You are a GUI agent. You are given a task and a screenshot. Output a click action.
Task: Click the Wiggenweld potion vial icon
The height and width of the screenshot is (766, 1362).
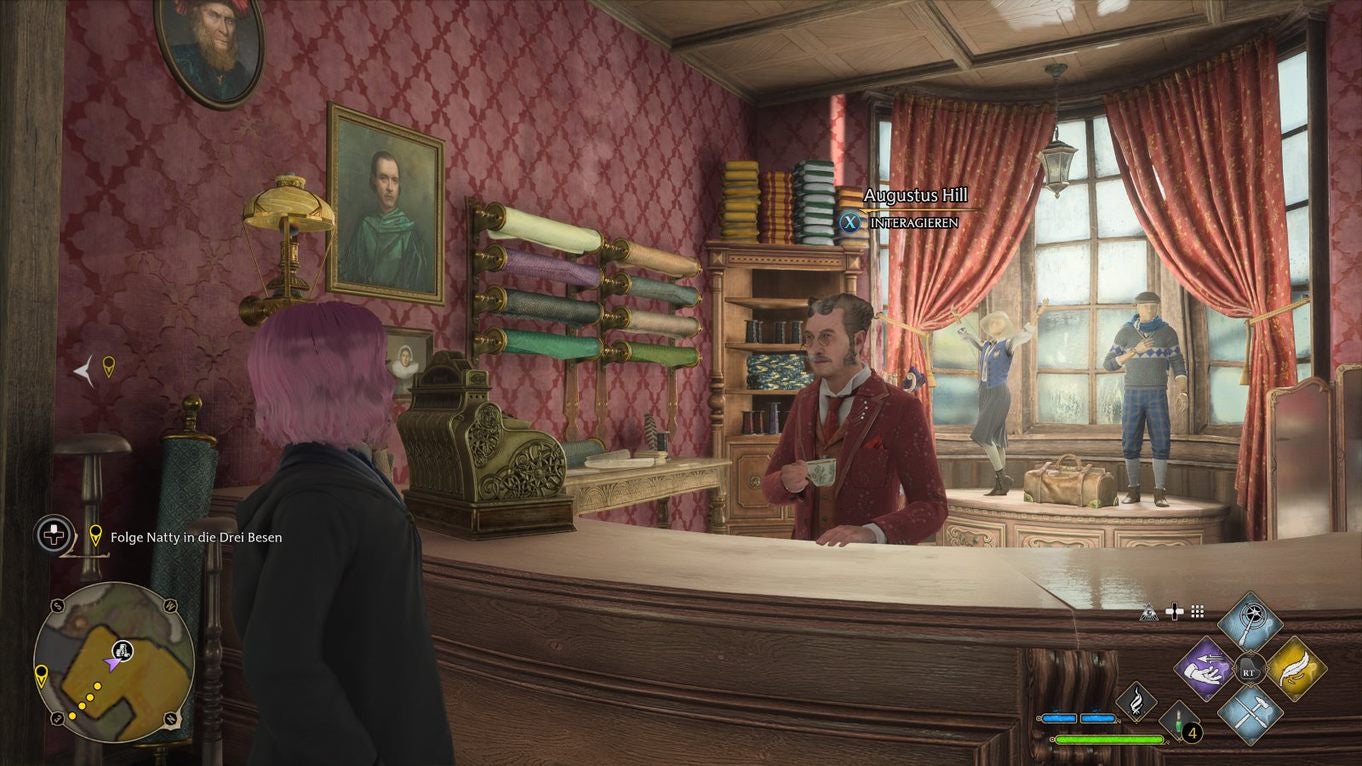point(1178,722)
